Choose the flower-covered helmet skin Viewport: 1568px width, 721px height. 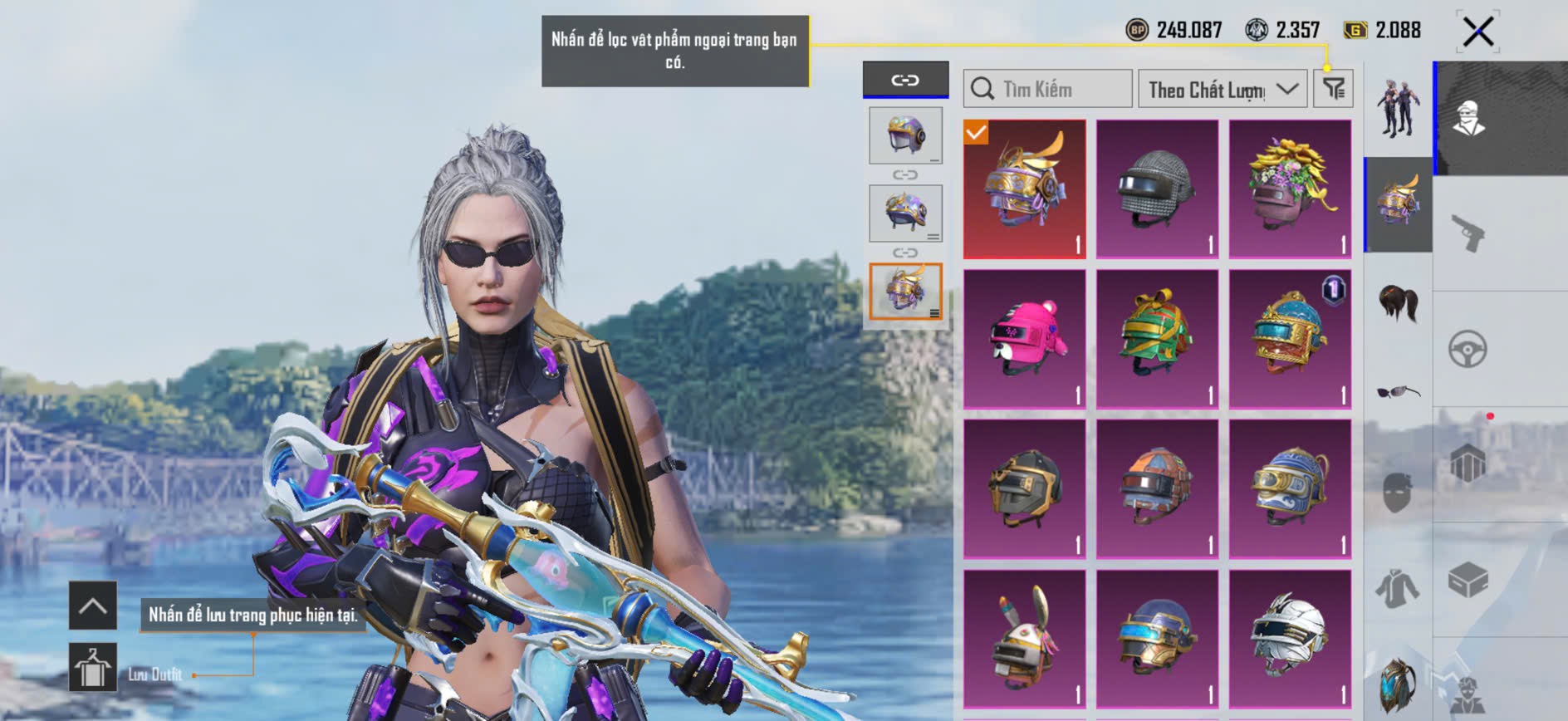click(1290, 189)
